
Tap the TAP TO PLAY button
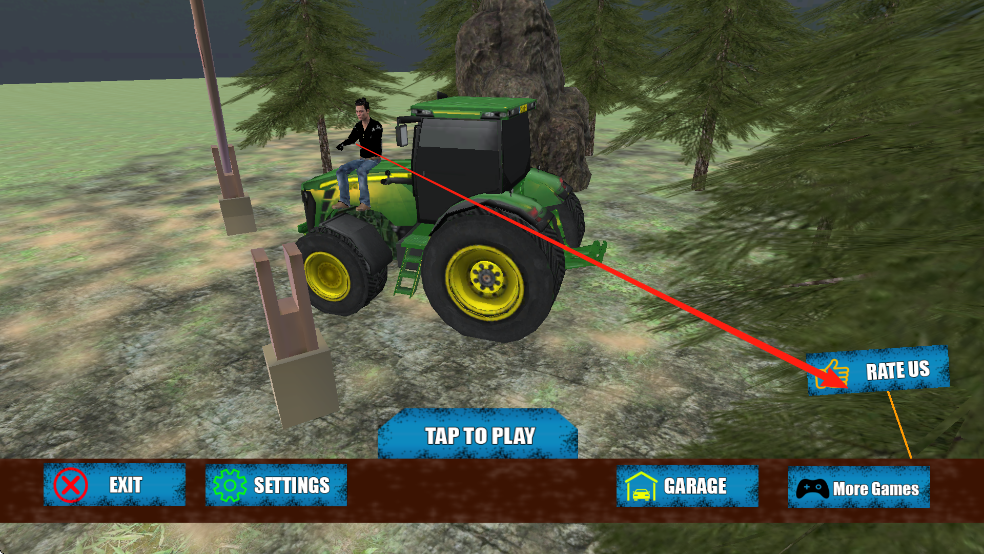(x=478, y=435)
